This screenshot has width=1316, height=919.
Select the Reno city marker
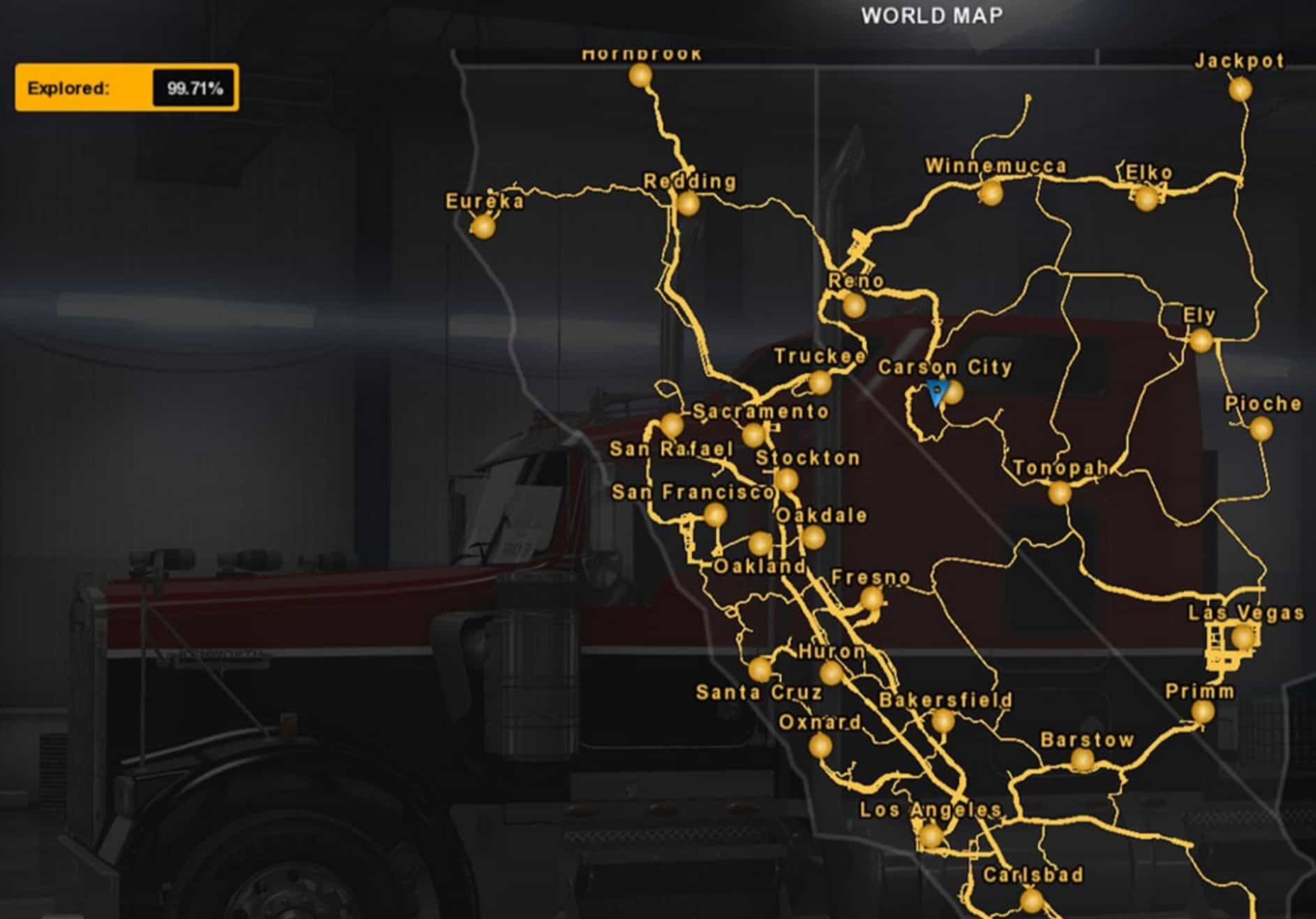pyautogui.click(x=854, y=305)
